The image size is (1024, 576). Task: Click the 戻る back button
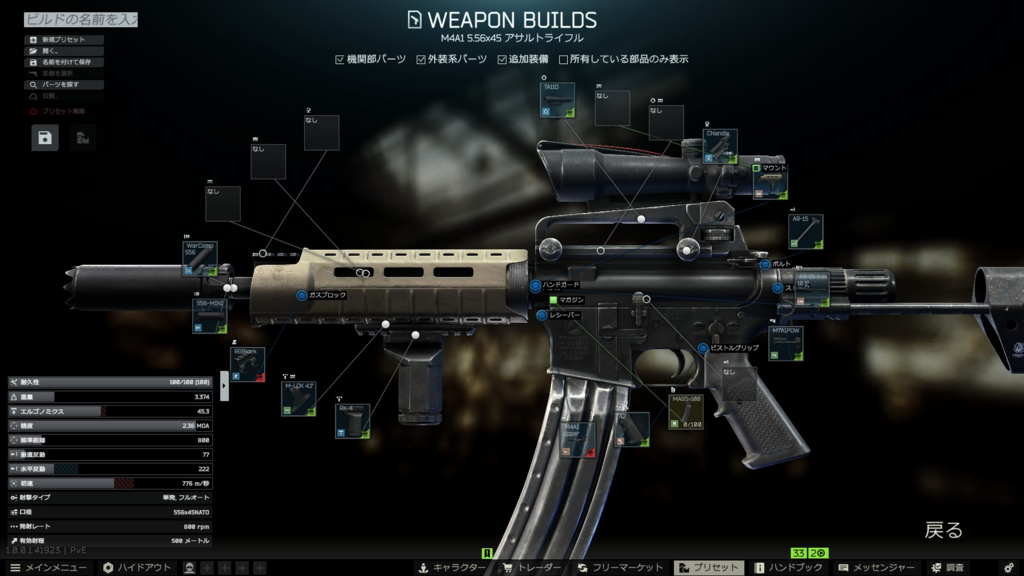coord(942,530)
